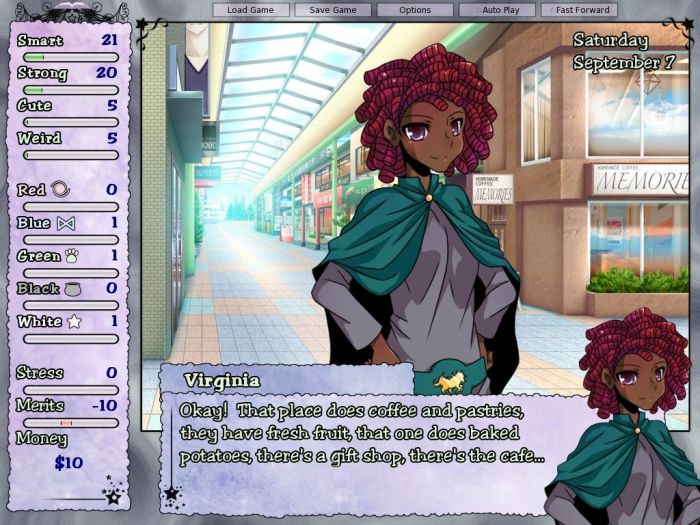Activate Fast Forward

(x=579, y=10)
